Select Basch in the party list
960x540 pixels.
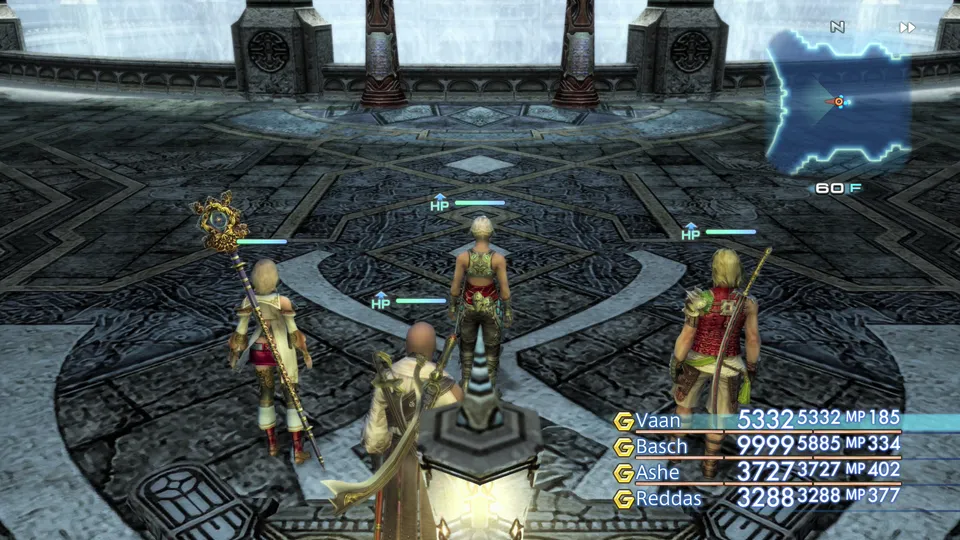[661, 446]
